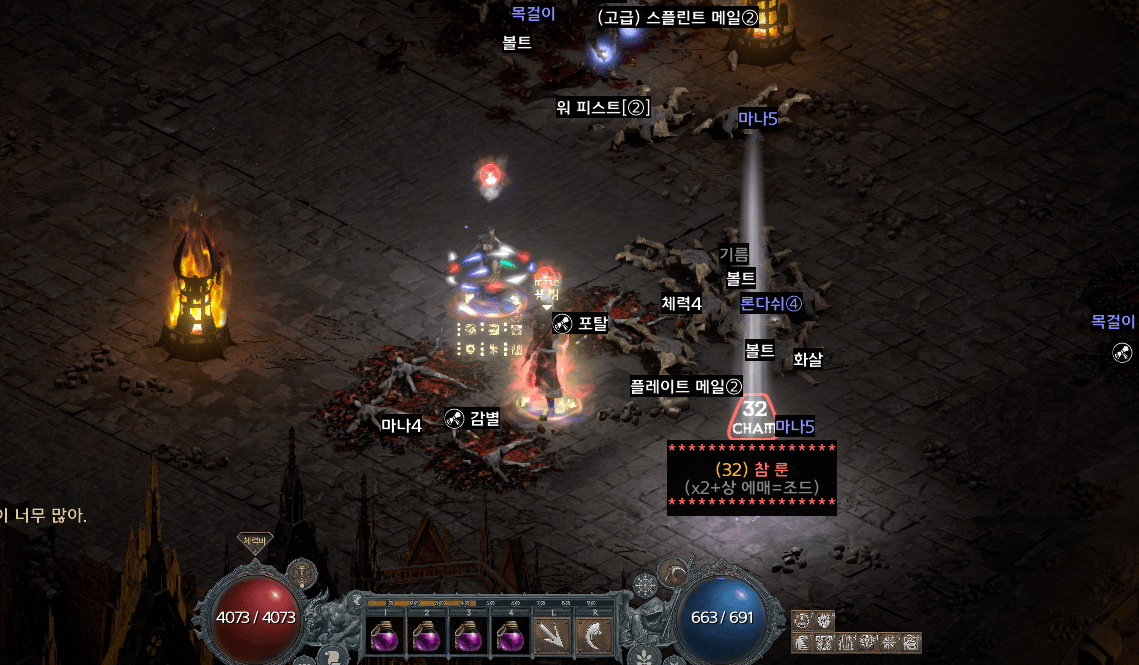Click the round emblem button beside the health orb
The height and width of the screenshot is (665, 1139).
[302, 574]
